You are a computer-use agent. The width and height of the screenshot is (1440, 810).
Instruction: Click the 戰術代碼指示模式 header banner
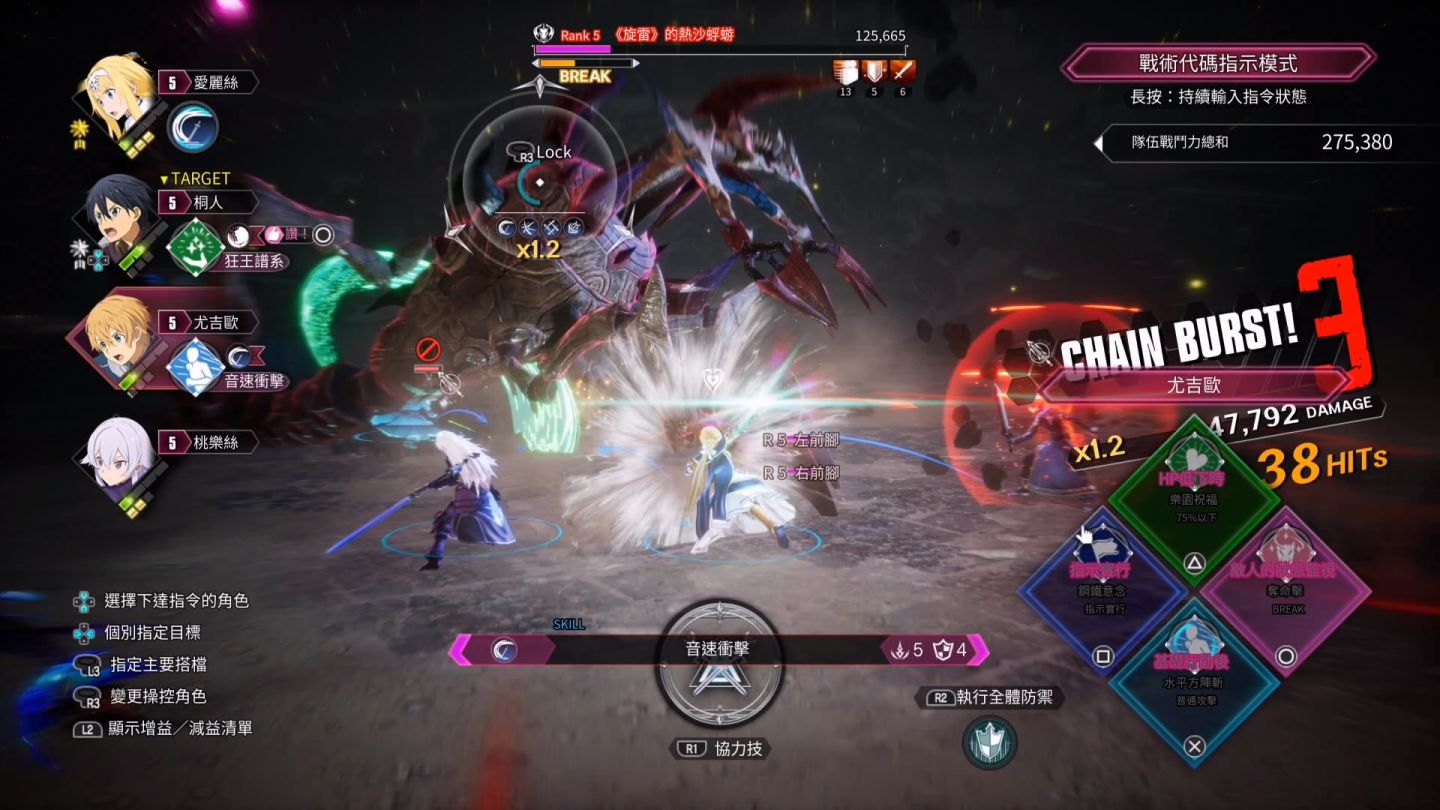1218,63
